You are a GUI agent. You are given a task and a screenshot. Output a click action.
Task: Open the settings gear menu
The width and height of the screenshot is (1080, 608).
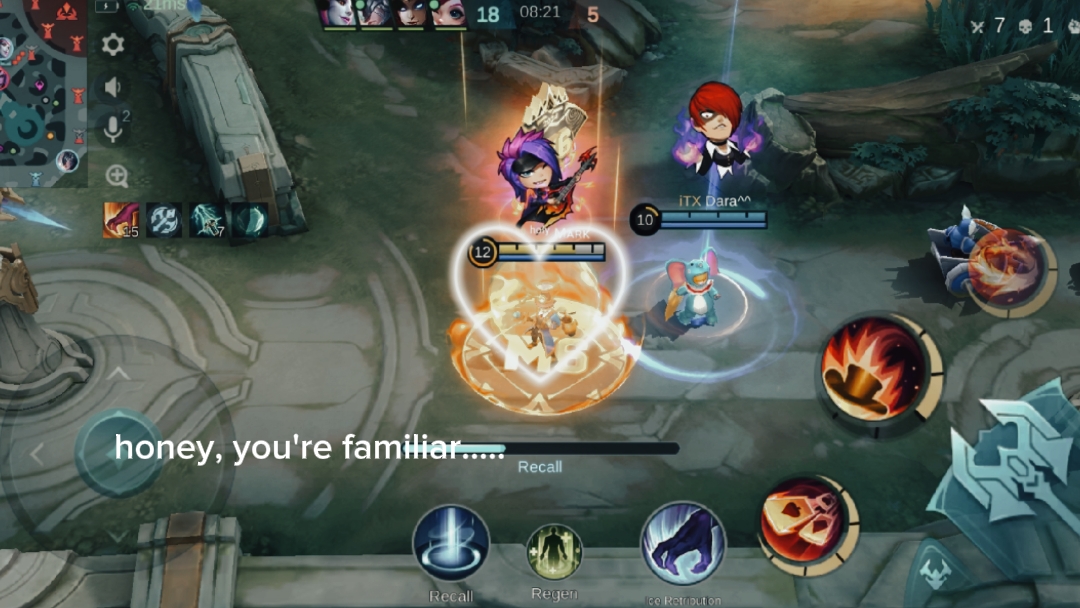coord(113,44)
